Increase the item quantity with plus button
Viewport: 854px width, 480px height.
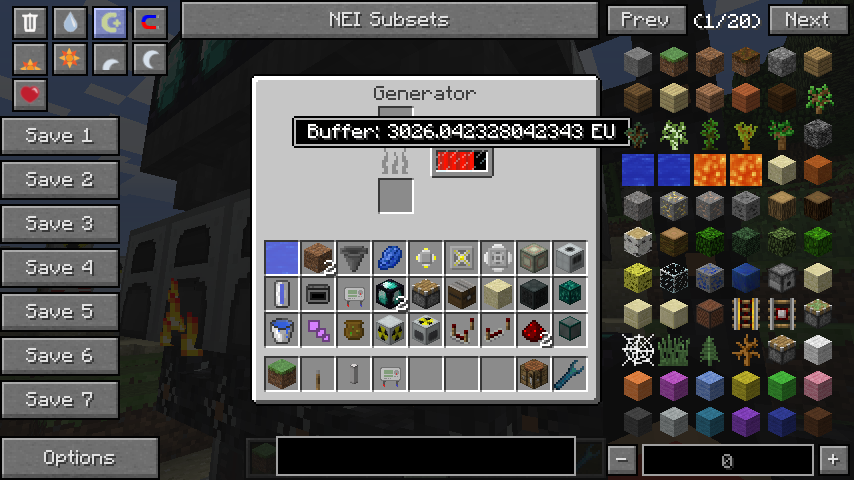[x=832, y=460]
